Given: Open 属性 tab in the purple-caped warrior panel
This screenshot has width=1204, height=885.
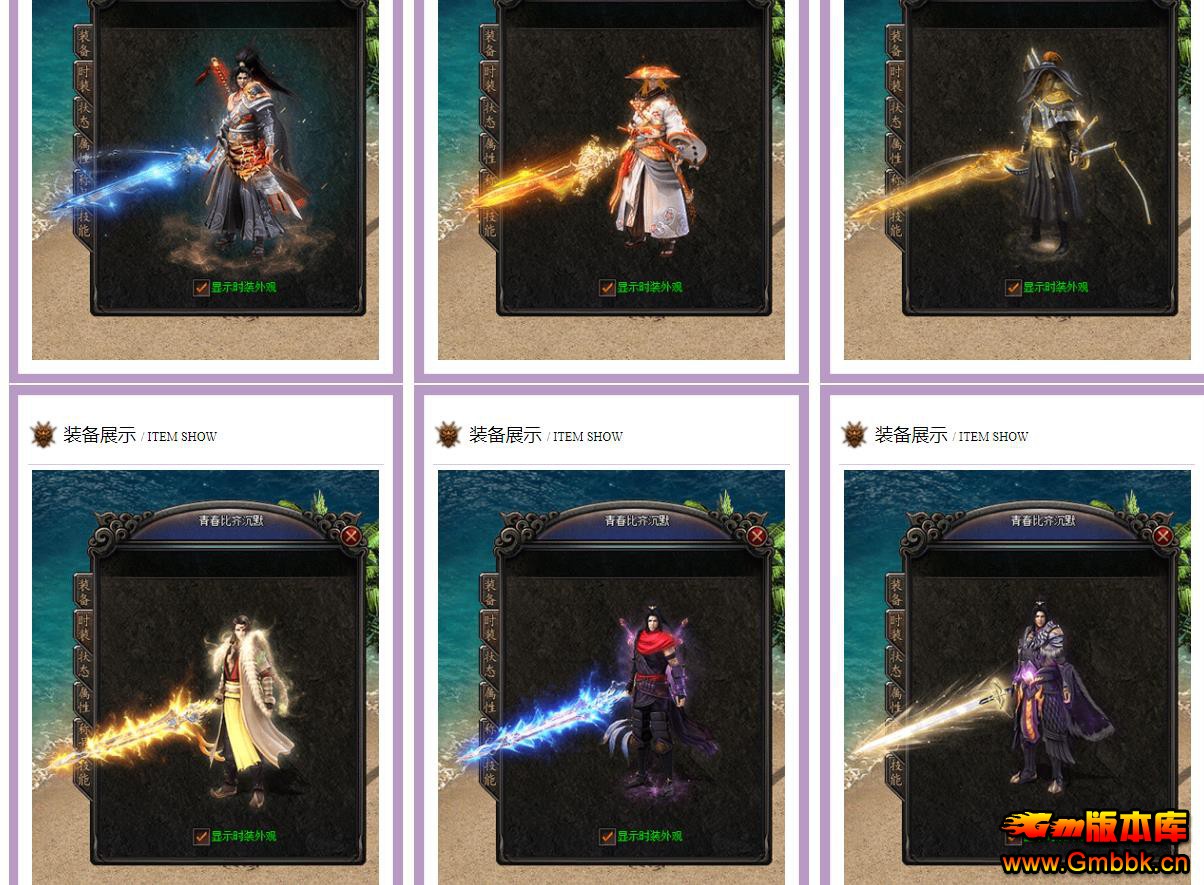Looking at the screenshot, I should pos(896,700).
